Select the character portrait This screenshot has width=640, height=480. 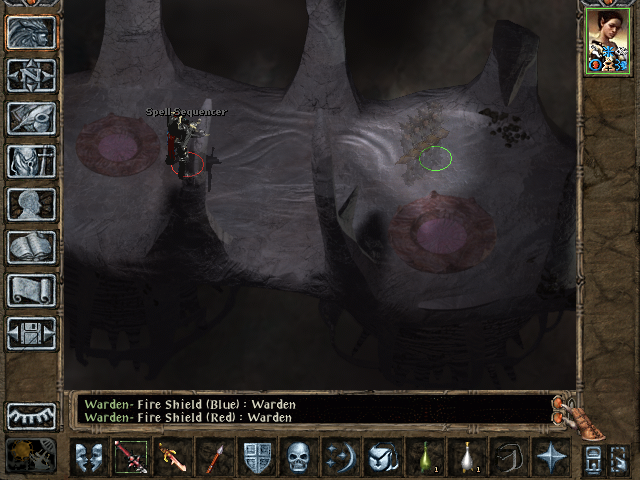click(606, 43)
